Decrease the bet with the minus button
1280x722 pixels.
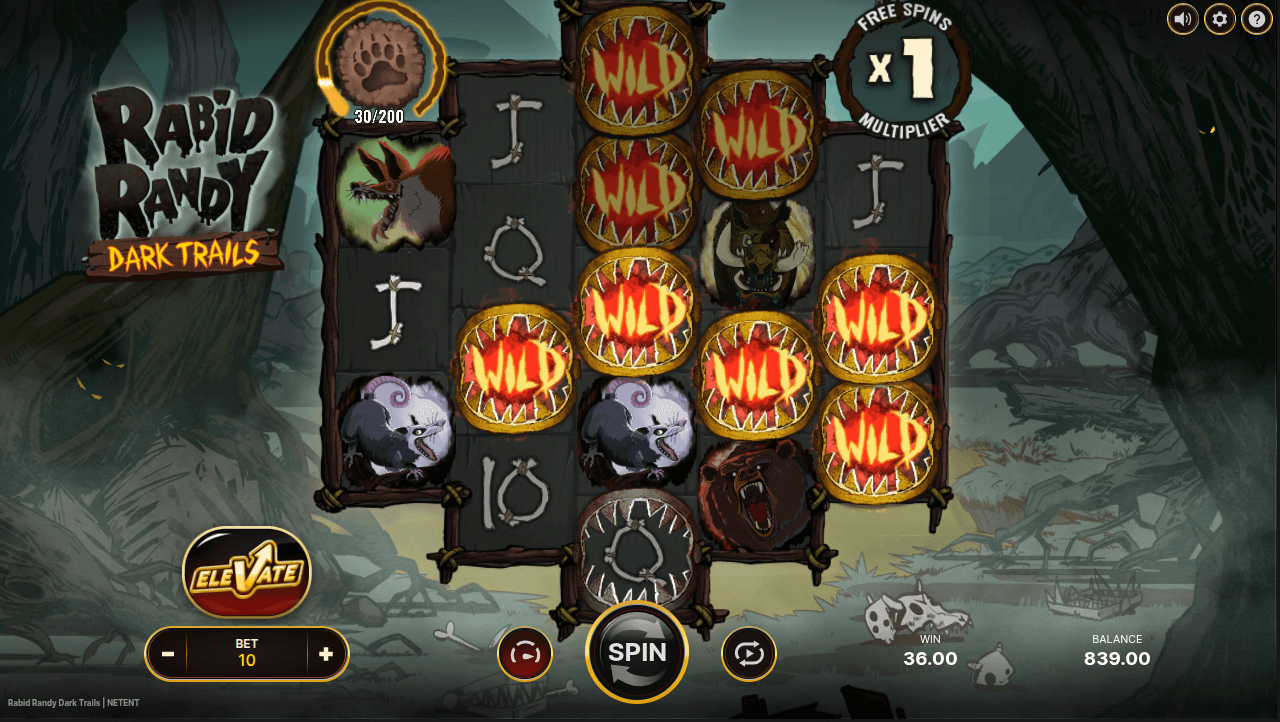coord(168,654)
